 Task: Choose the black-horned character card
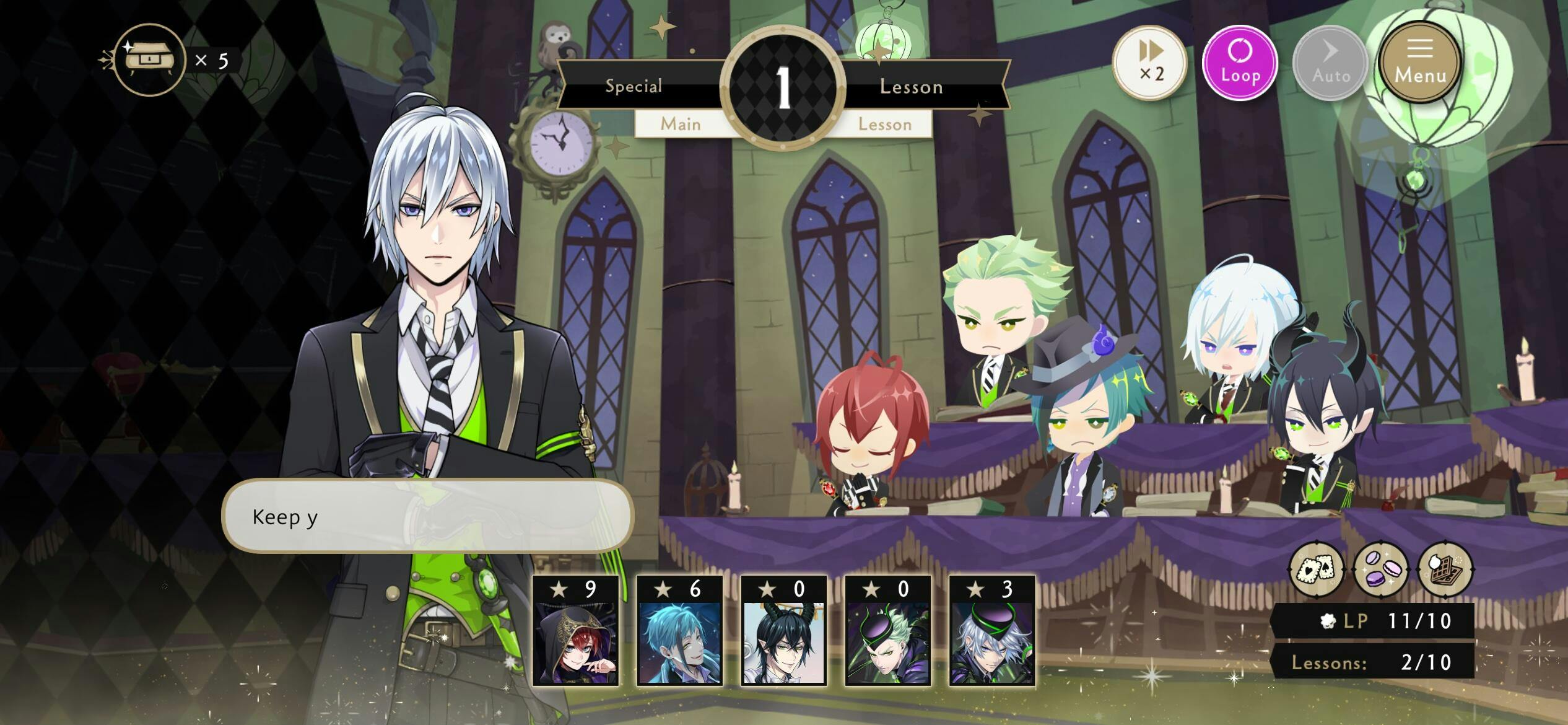point(784,631)
